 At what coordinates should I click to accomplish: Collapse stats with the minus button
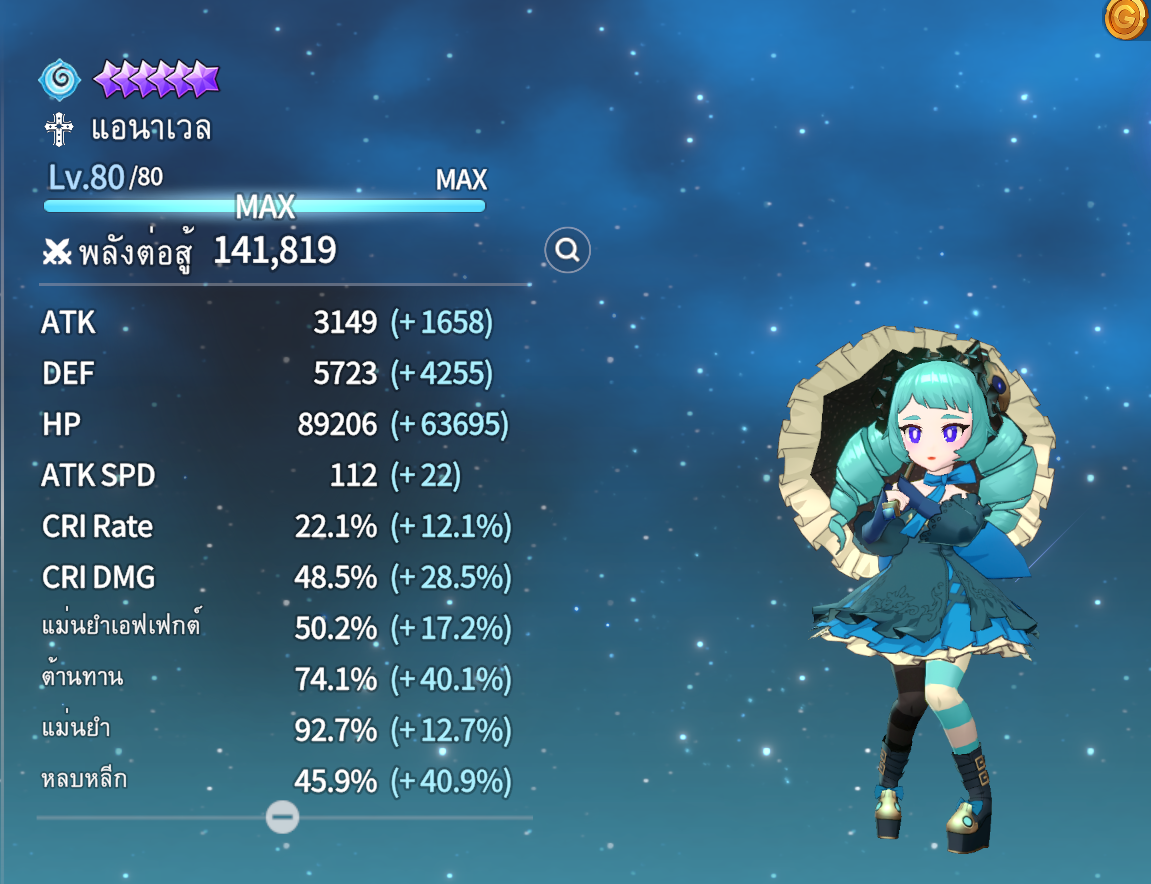pos(282,817)
